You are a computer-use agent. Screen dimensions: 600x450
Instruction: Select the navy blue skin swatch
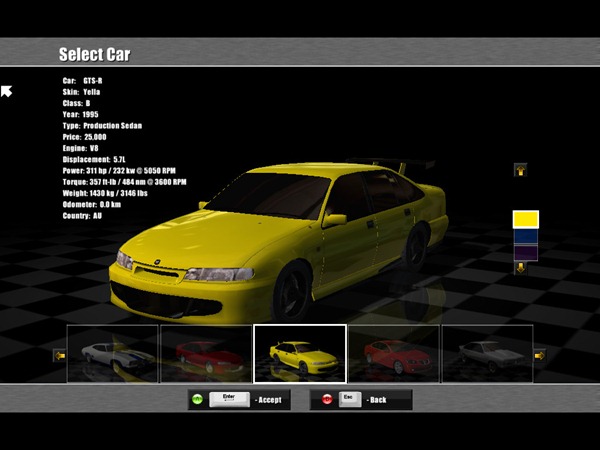click(x=525, y=236)
